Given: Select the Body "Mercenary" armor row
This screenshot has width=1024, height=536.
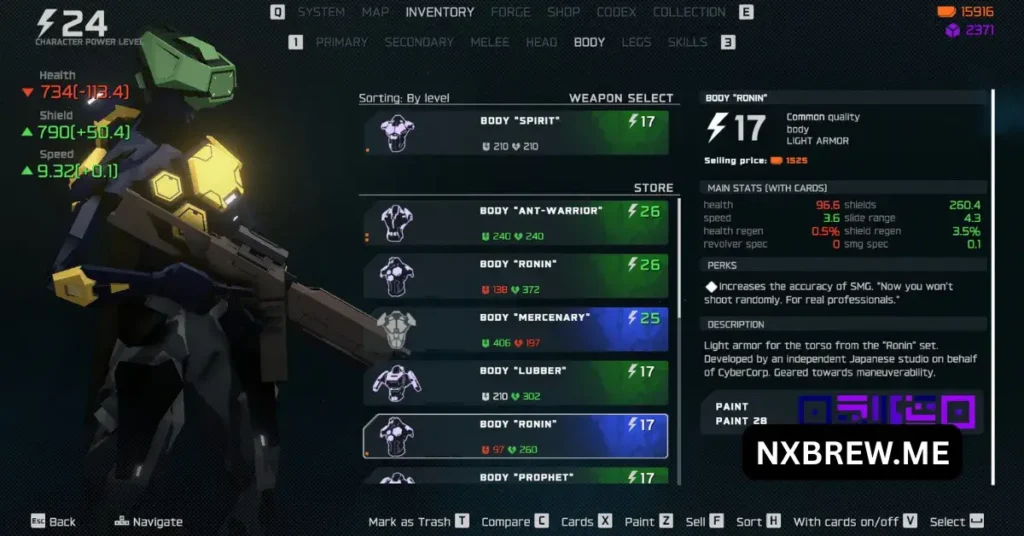Looking at the screenshot, I should coord(516,330).
